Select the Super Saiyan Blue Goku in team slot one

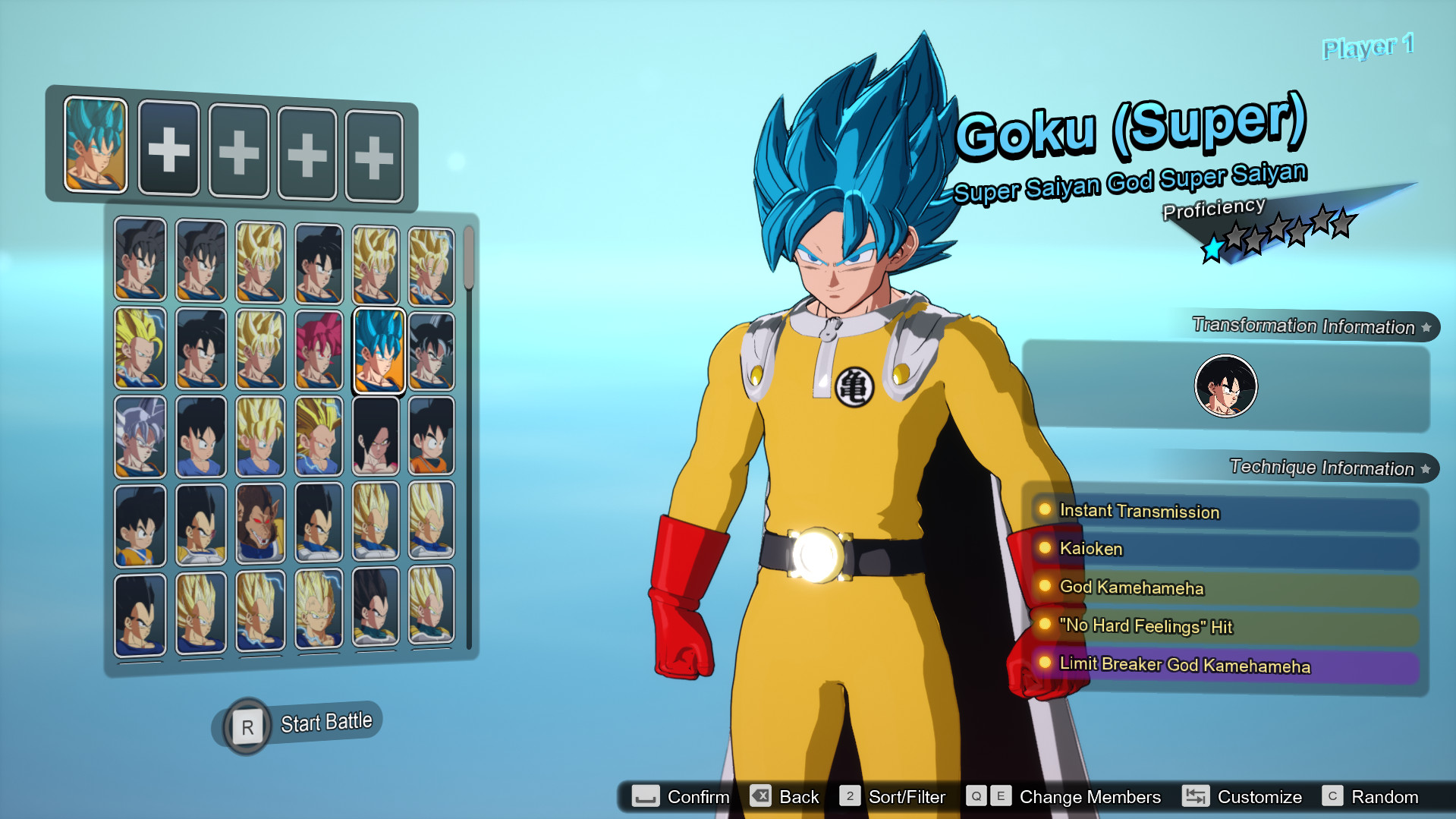(x=96, y=144)
